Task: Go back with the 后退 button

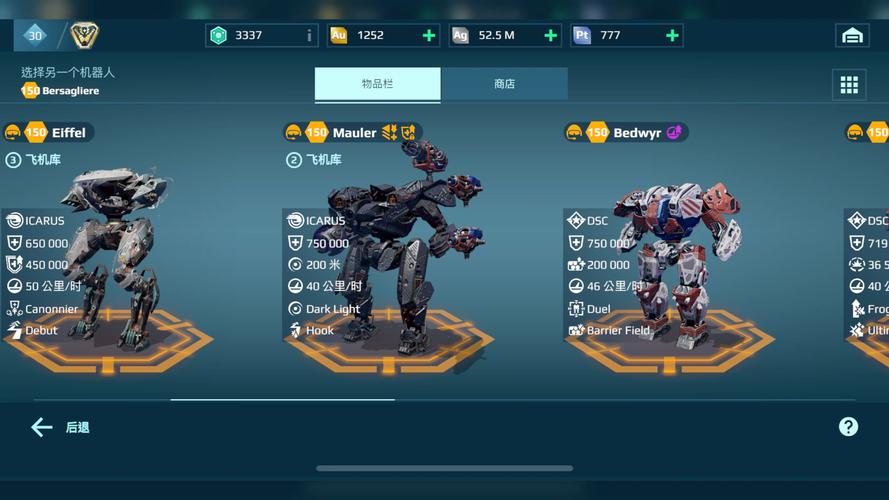Action: point(60,428)
